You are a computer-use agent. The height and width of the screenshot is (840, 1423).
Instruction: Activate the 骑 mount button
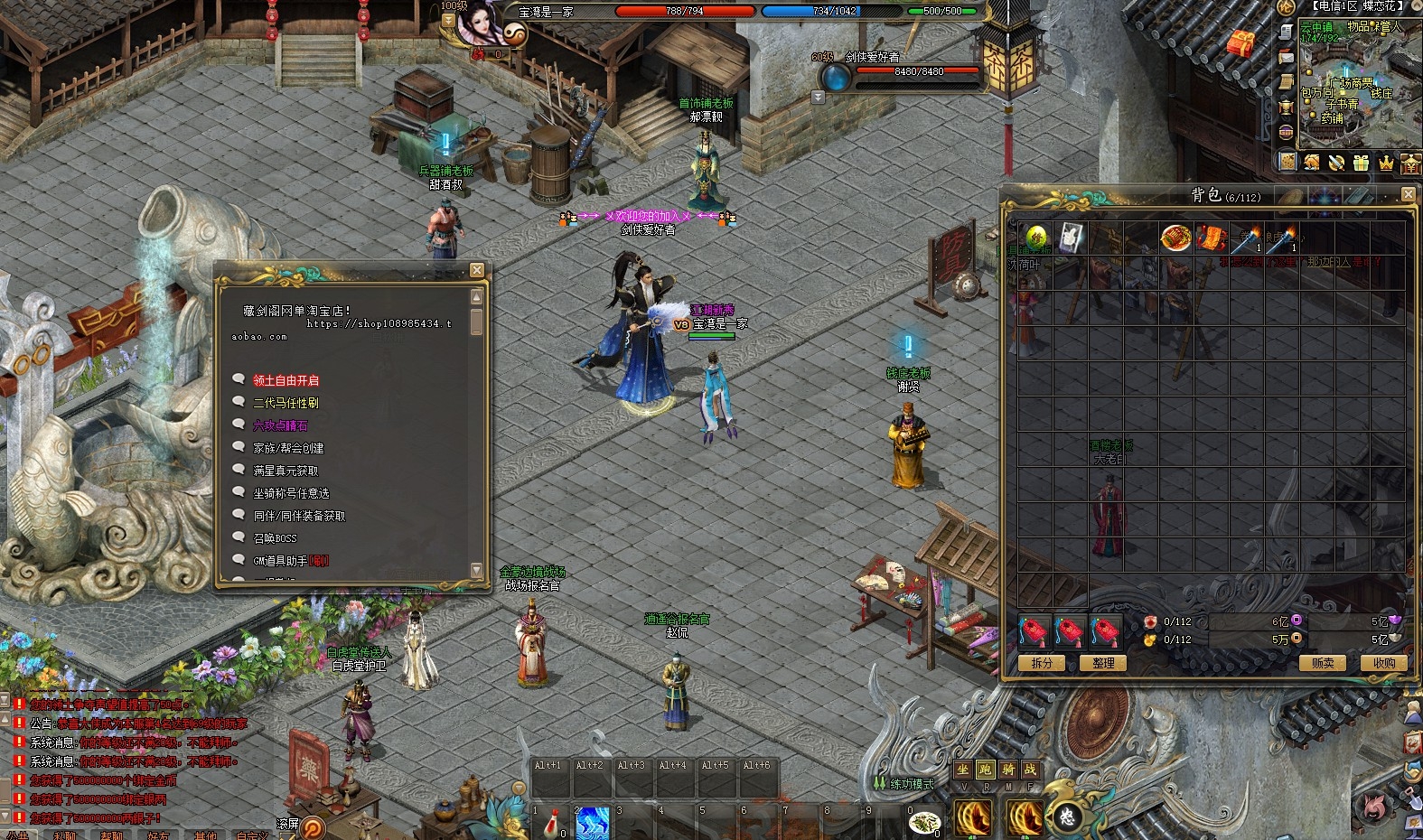pos(1007,770)
